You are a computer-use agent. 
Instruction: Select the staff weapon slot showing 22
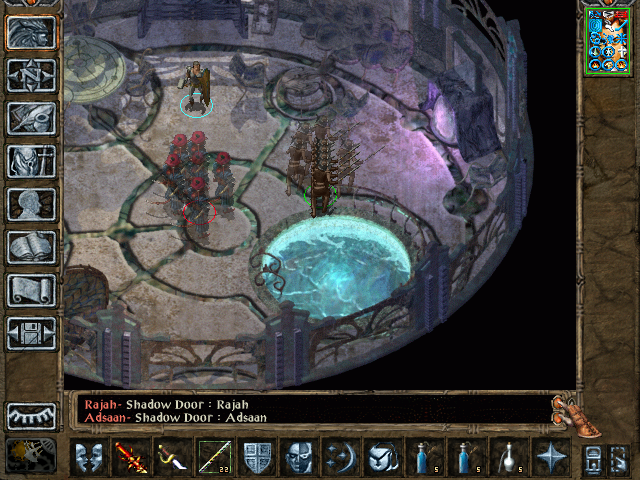coord(214,458)
